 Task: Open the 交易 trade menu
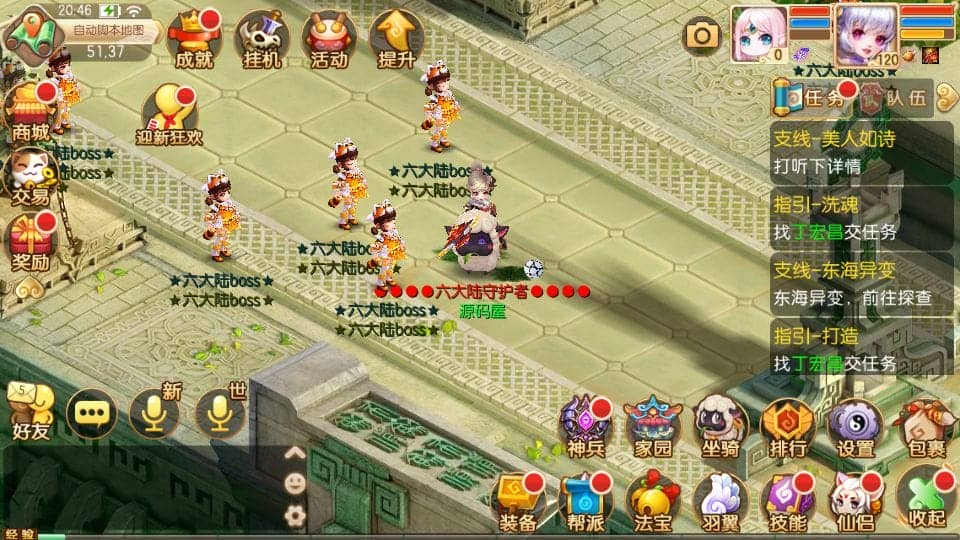pyautogui.click(x=30, y=176)
